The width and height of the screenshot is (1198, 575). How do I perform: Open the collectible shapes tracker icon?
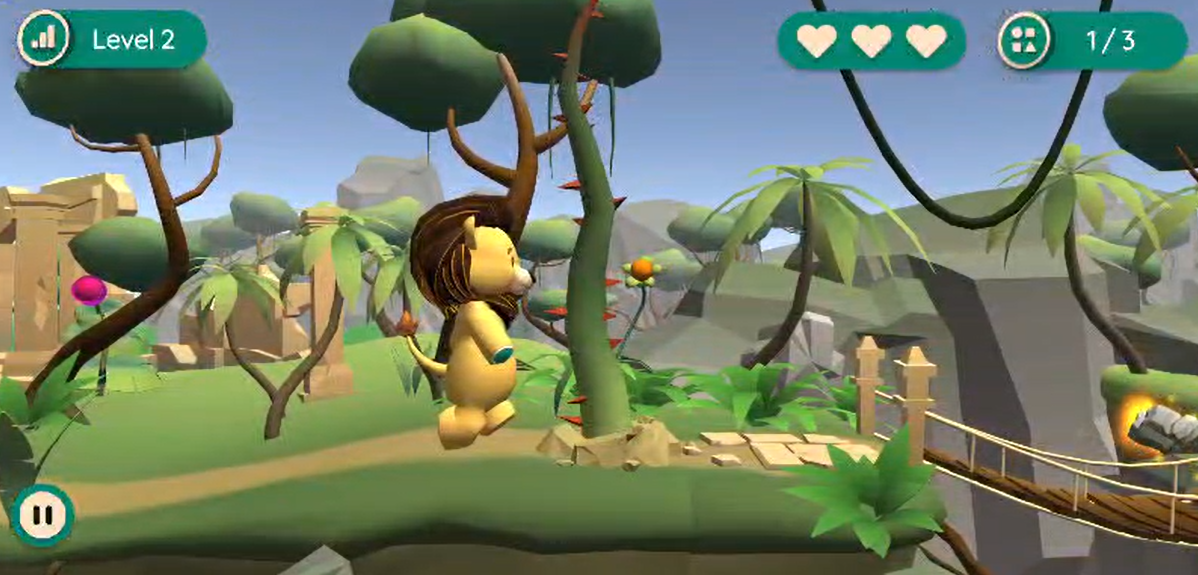pyautogui.click(x=1024, y=40)
